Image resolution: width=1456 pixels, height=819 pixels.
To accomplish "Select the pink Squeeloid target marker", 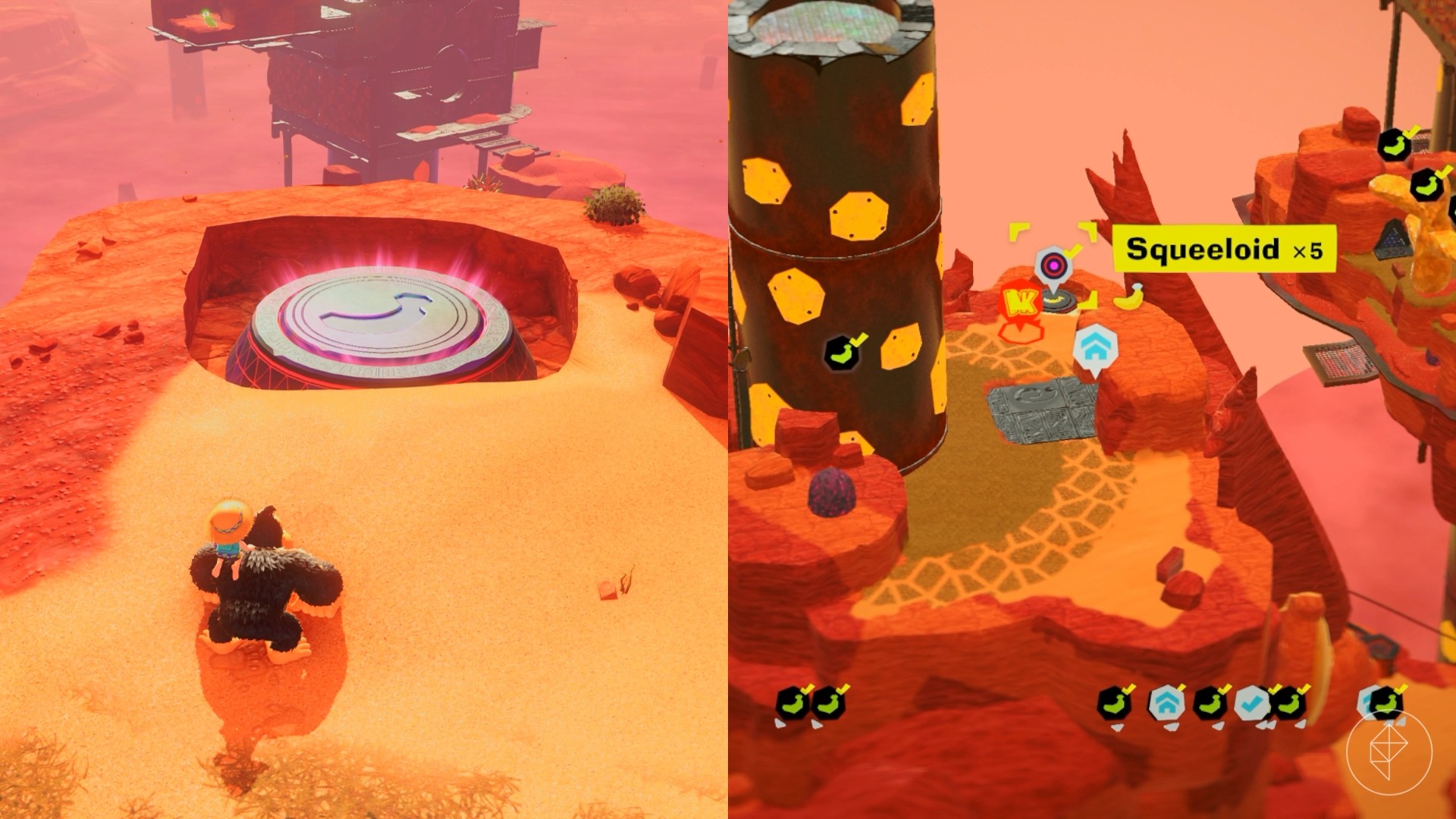I will (1052, 266).
